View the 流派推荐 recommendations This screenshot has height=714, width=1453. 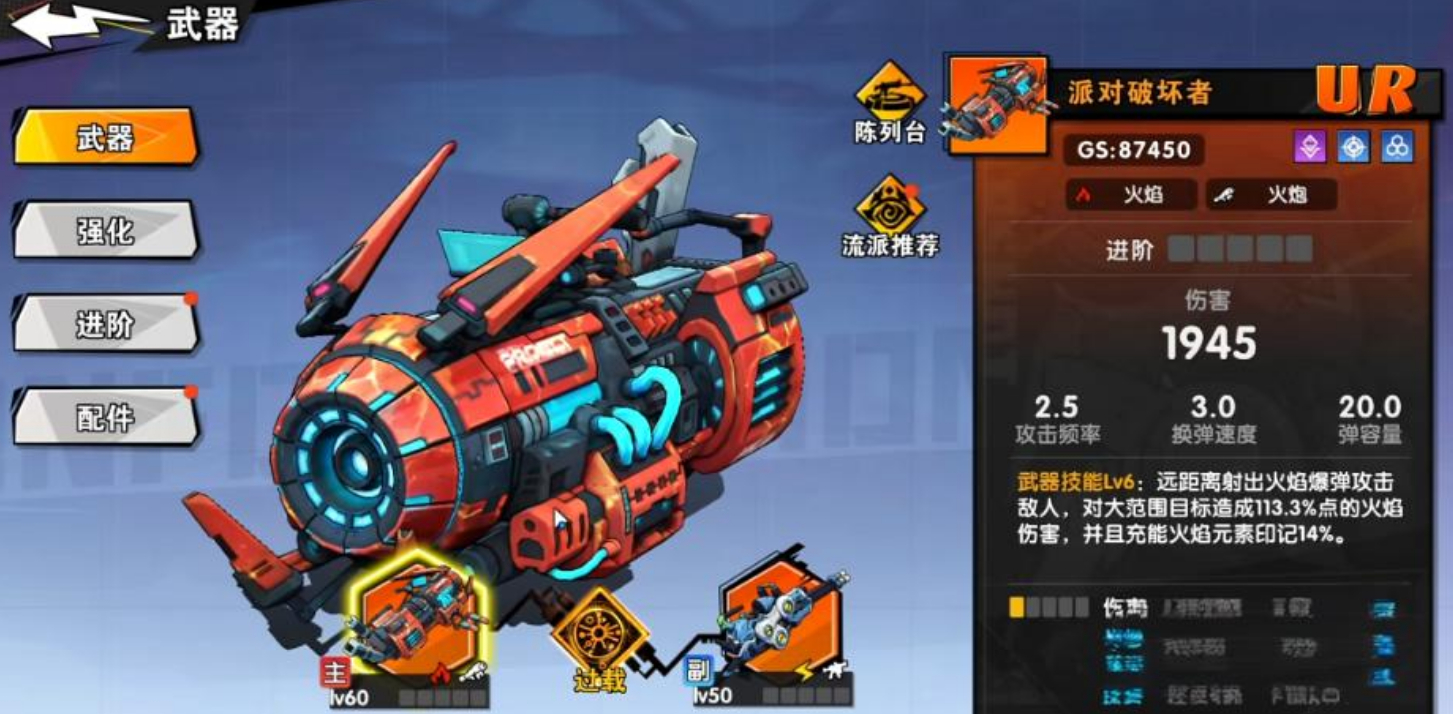click(x=889, y=215)
